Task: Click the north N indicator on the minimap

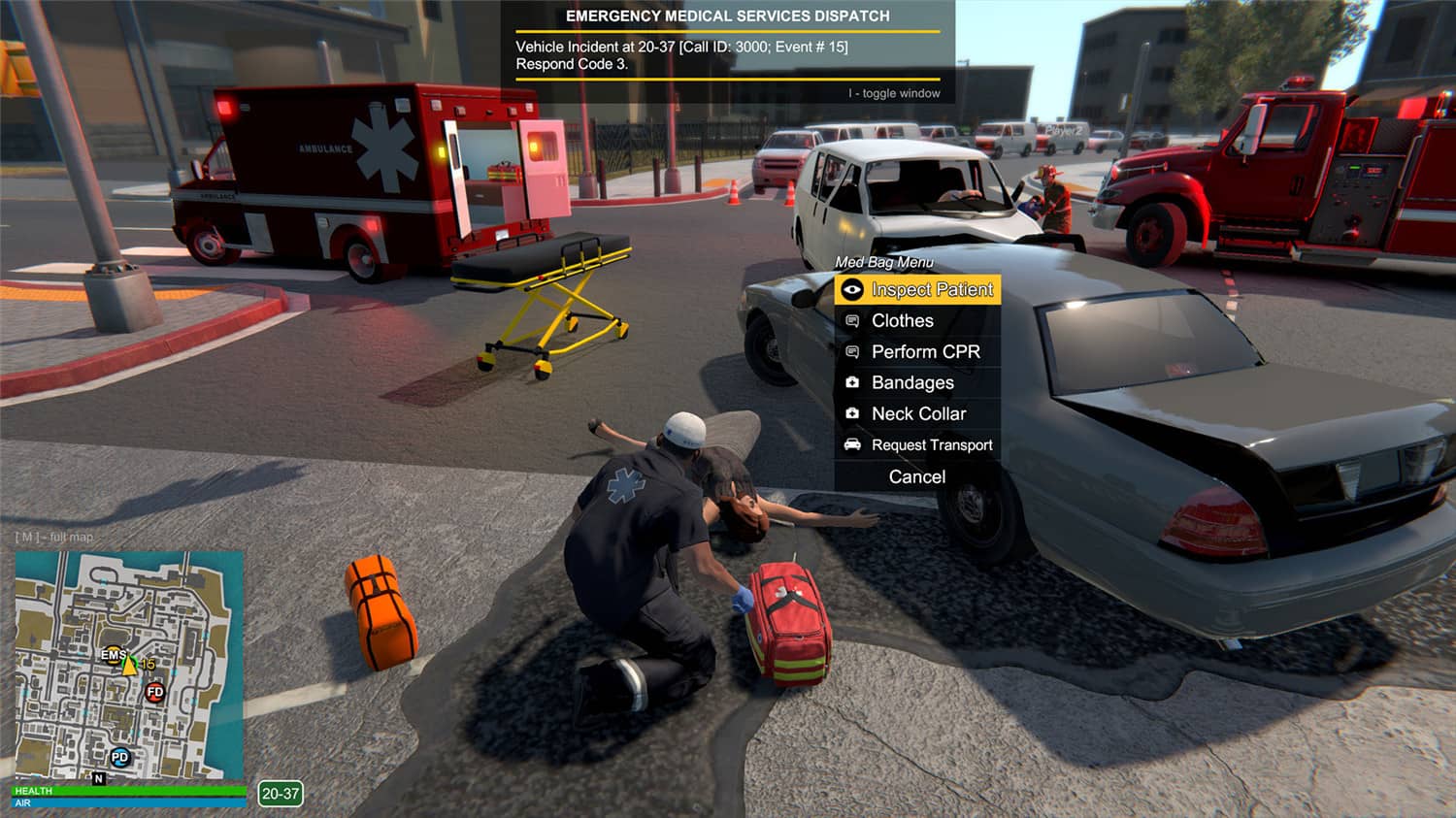Action: tap(97, 778)
